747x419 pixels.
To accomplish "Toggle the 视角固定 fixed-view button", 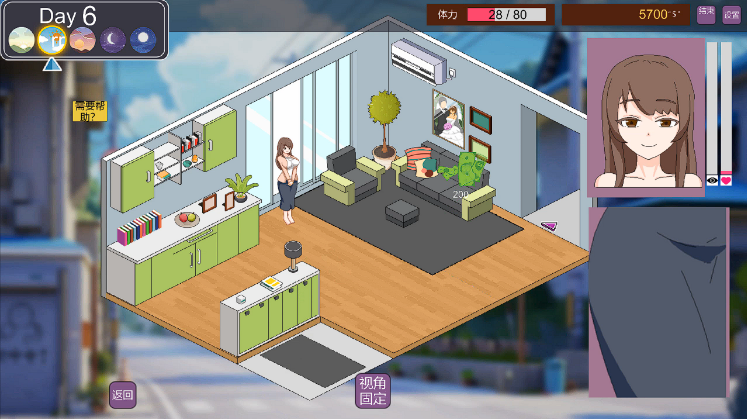I will click(373, 391).
